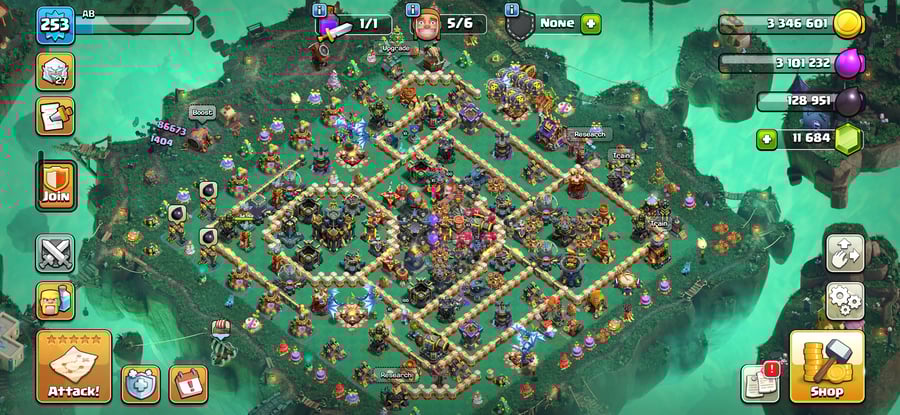Viewport: 900px width, 415px height.
Task: Open the news inbox with red alert
Action: tap(760, 383)
